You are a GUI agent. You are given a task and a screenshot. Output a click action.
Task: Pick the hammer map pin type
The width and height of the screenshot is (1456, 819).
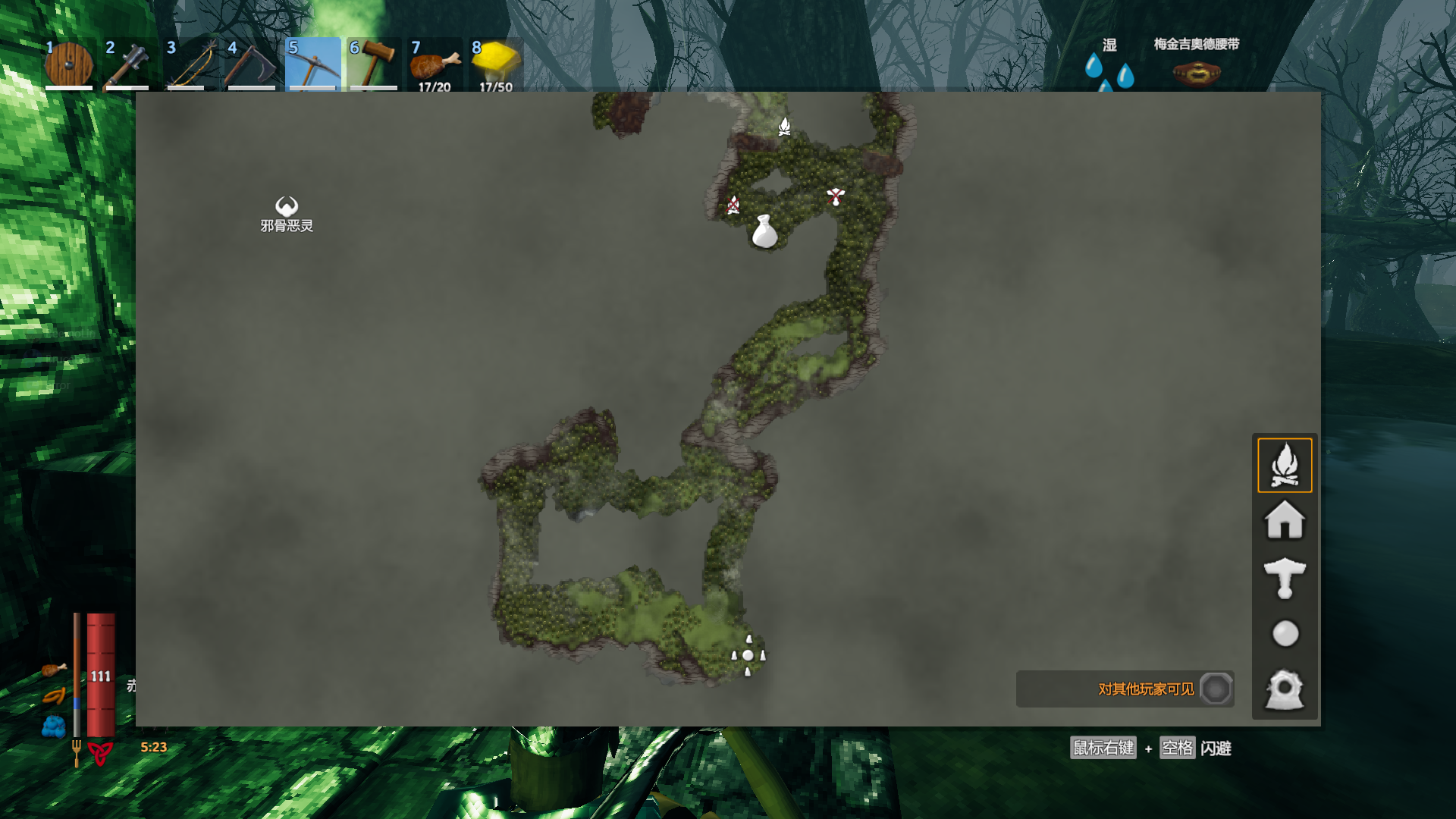(x=1285, y=578)
